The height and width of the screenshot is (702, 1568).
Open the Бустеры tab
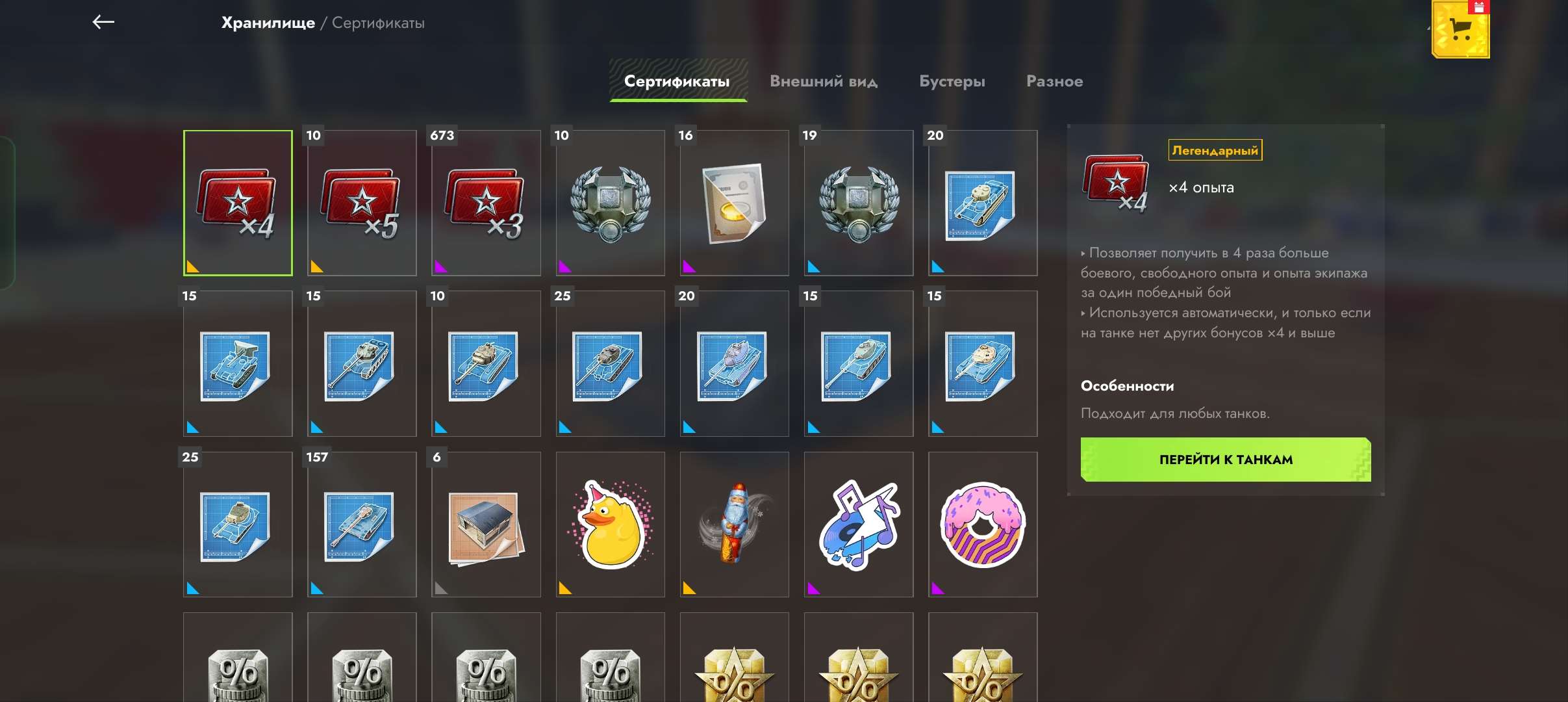pos(952,81)
